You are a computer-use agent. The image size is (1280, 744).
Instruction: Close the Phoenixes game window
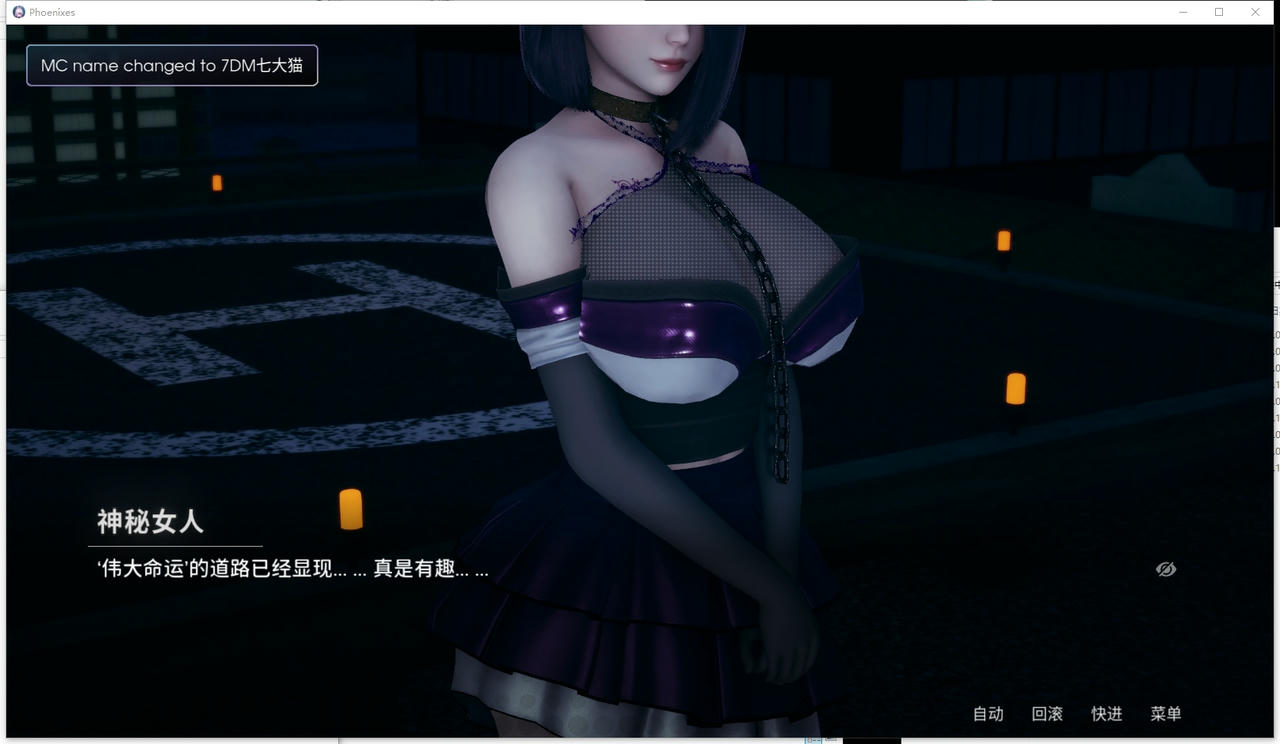tap(1255, 11)
